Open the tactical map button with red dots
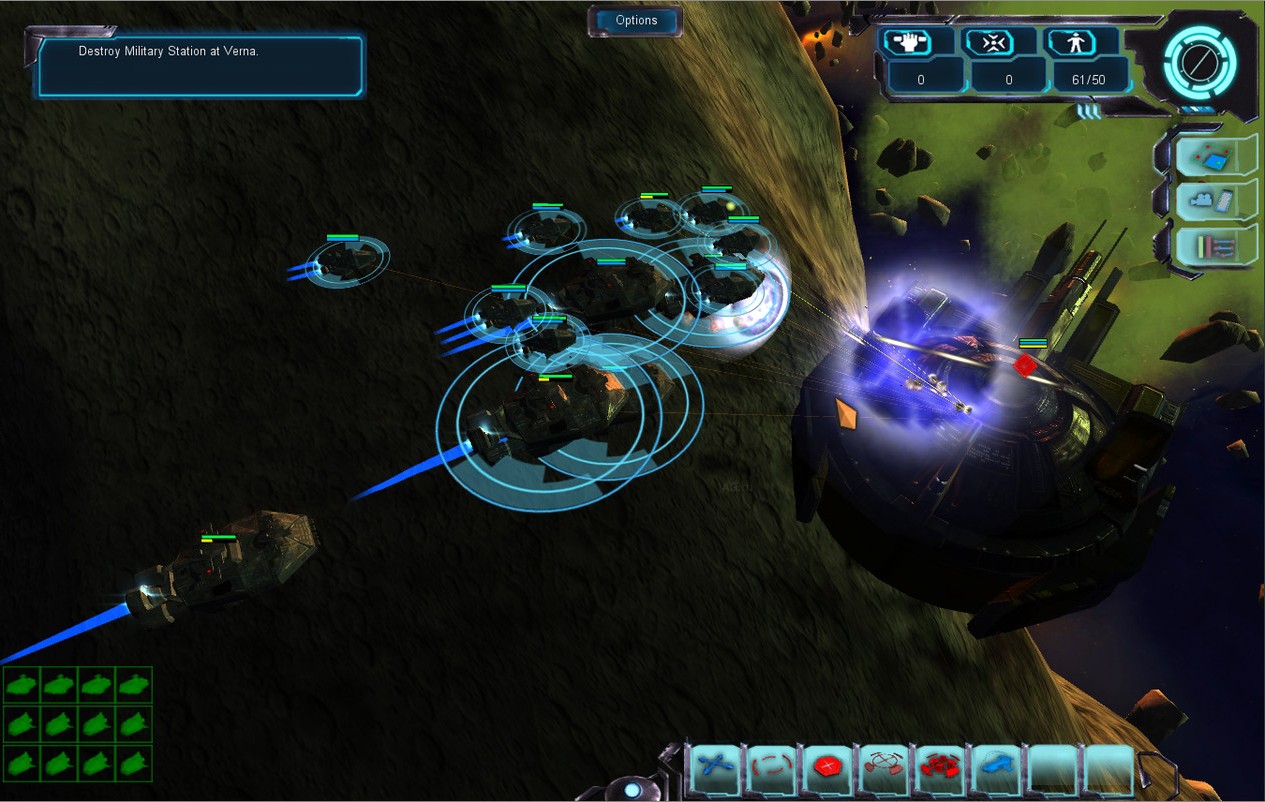Screen dimensions: 1265x802 (x=1215, y=157)
